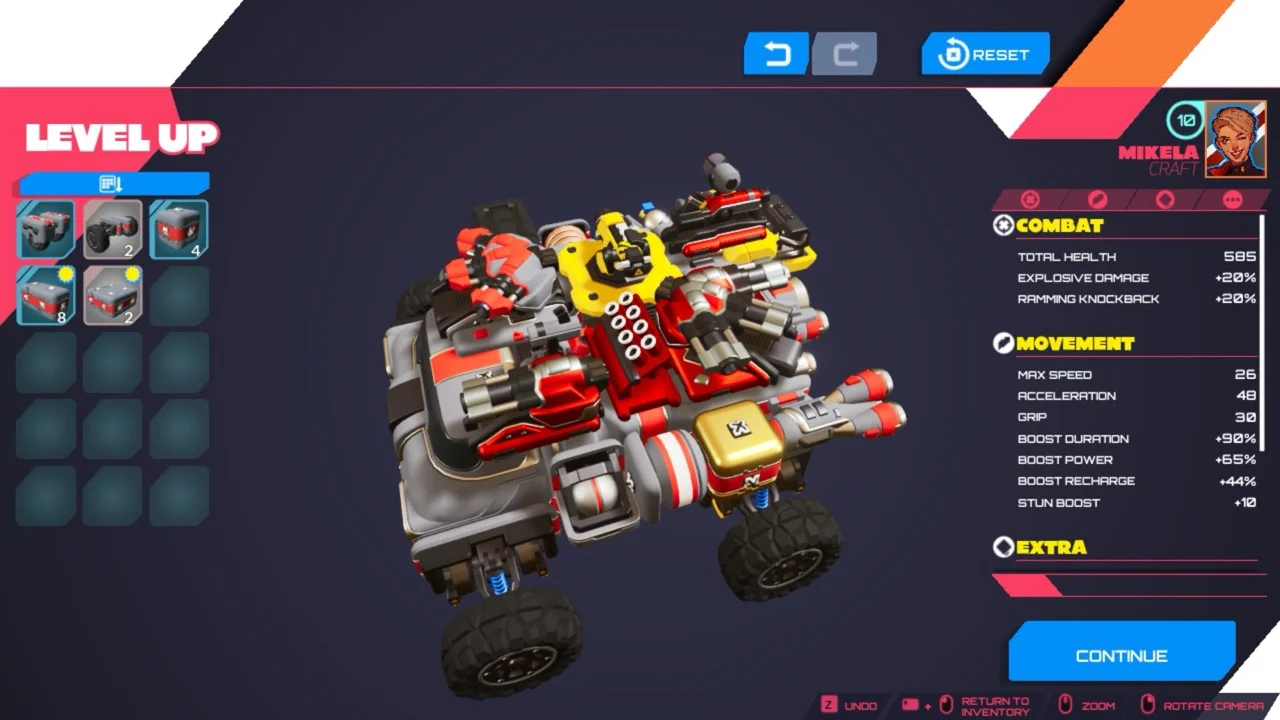Show the extra stats tab with diamond icon
Screen dimensions: 1280x720
pyautogui.click(x=1164, y=200)
